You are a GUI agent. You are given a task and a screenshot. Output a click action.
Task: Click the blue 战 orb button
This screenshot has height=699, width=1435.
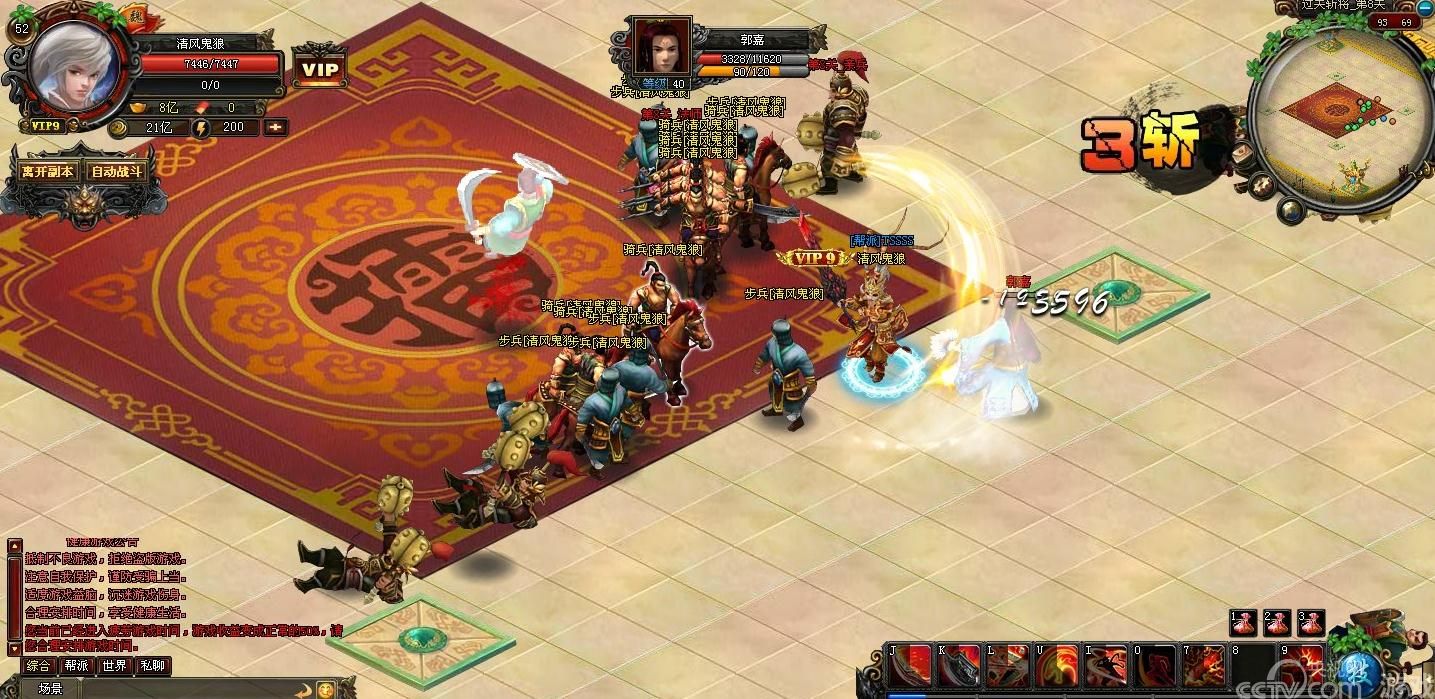click(1358, 668)
